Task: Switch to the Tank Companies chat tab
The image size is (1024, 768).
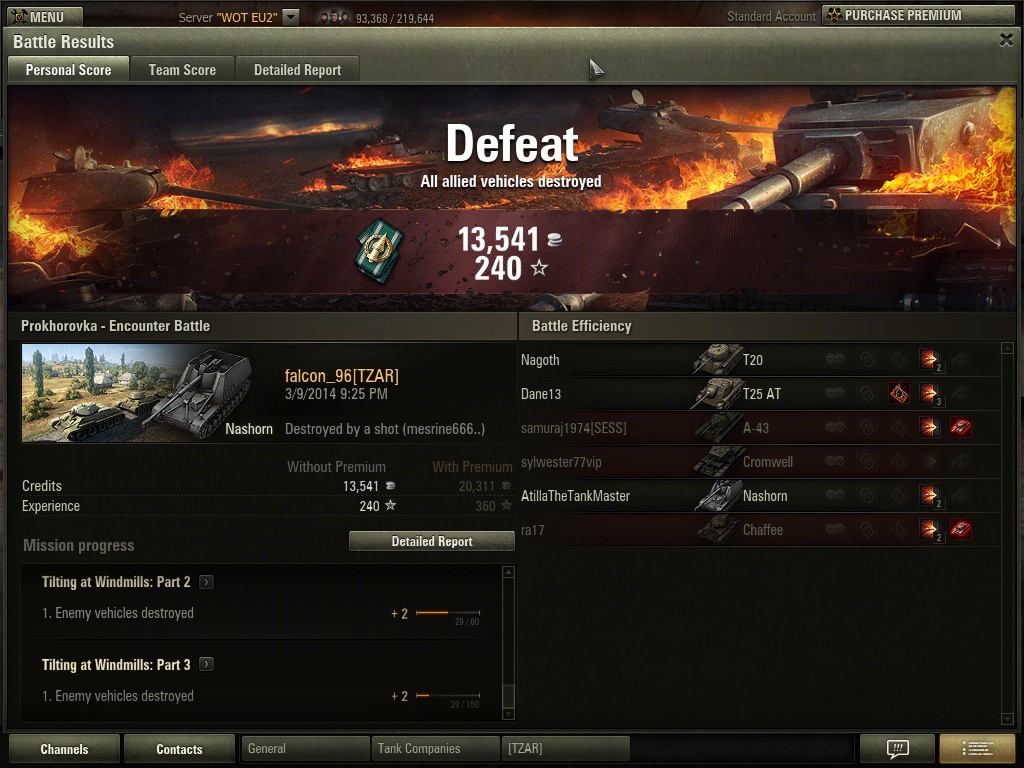Action: [x=434, y=748]
